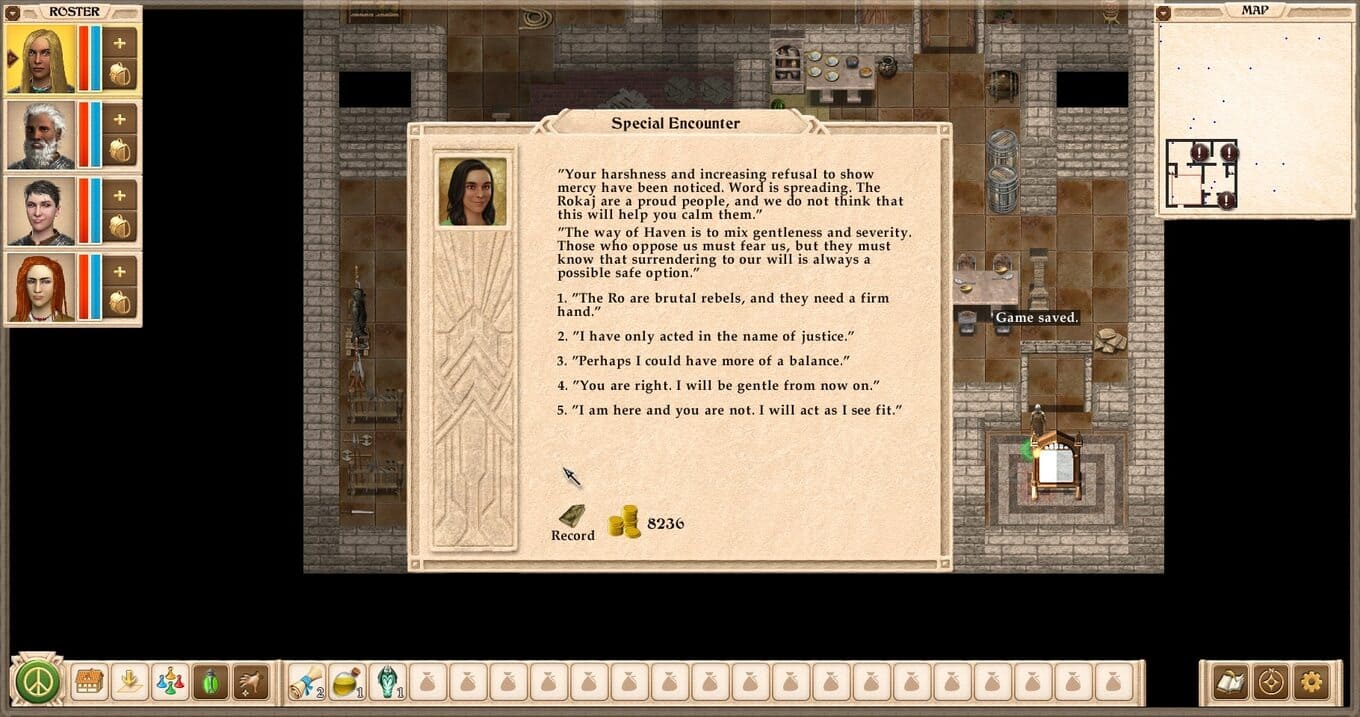The width and height of the screenshot is (1360, 717).
Task: Open the journal book icon
Action: pos(1230,682)
